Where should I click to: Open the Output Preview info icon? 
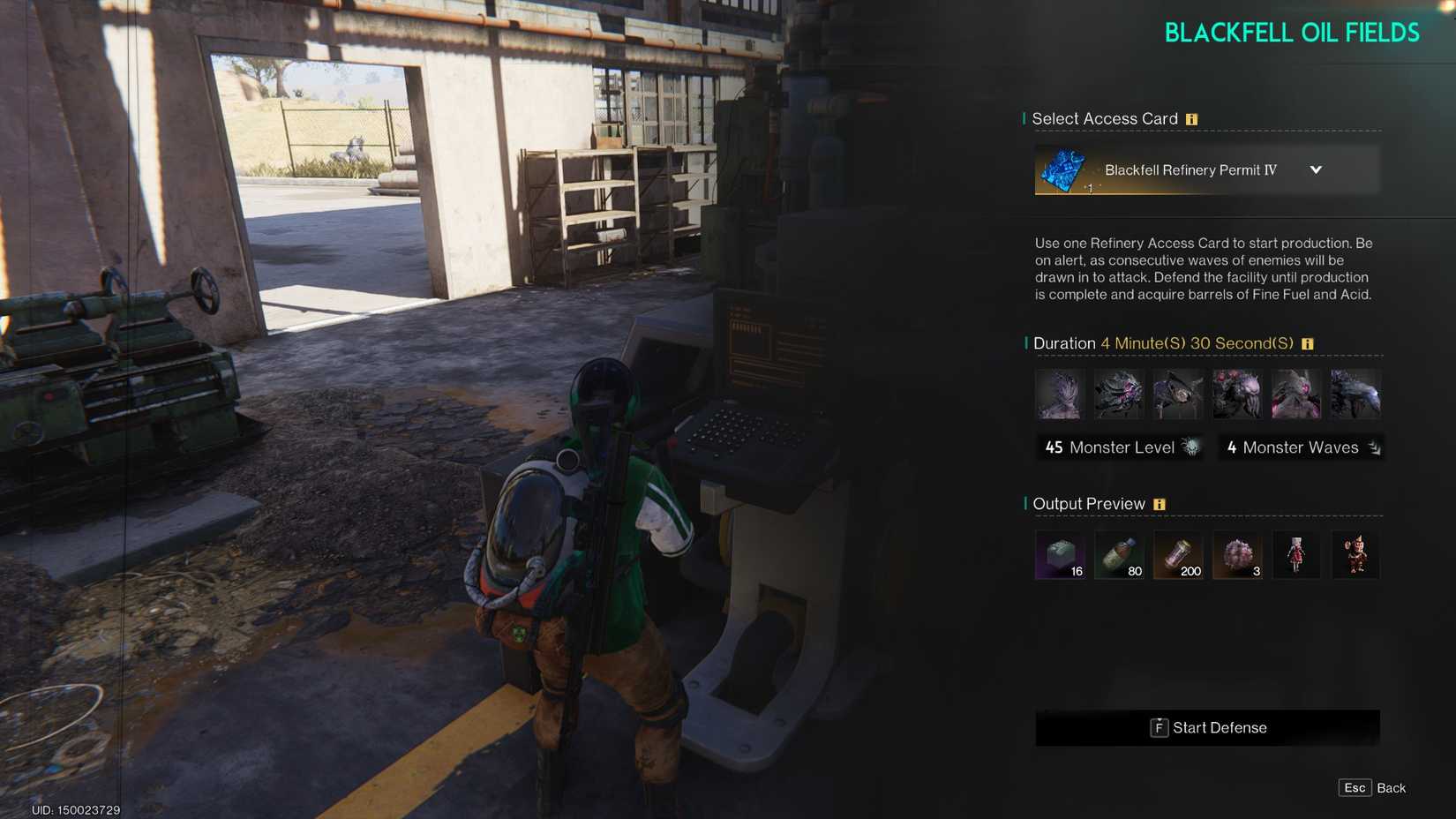[x=1161, y=503]
